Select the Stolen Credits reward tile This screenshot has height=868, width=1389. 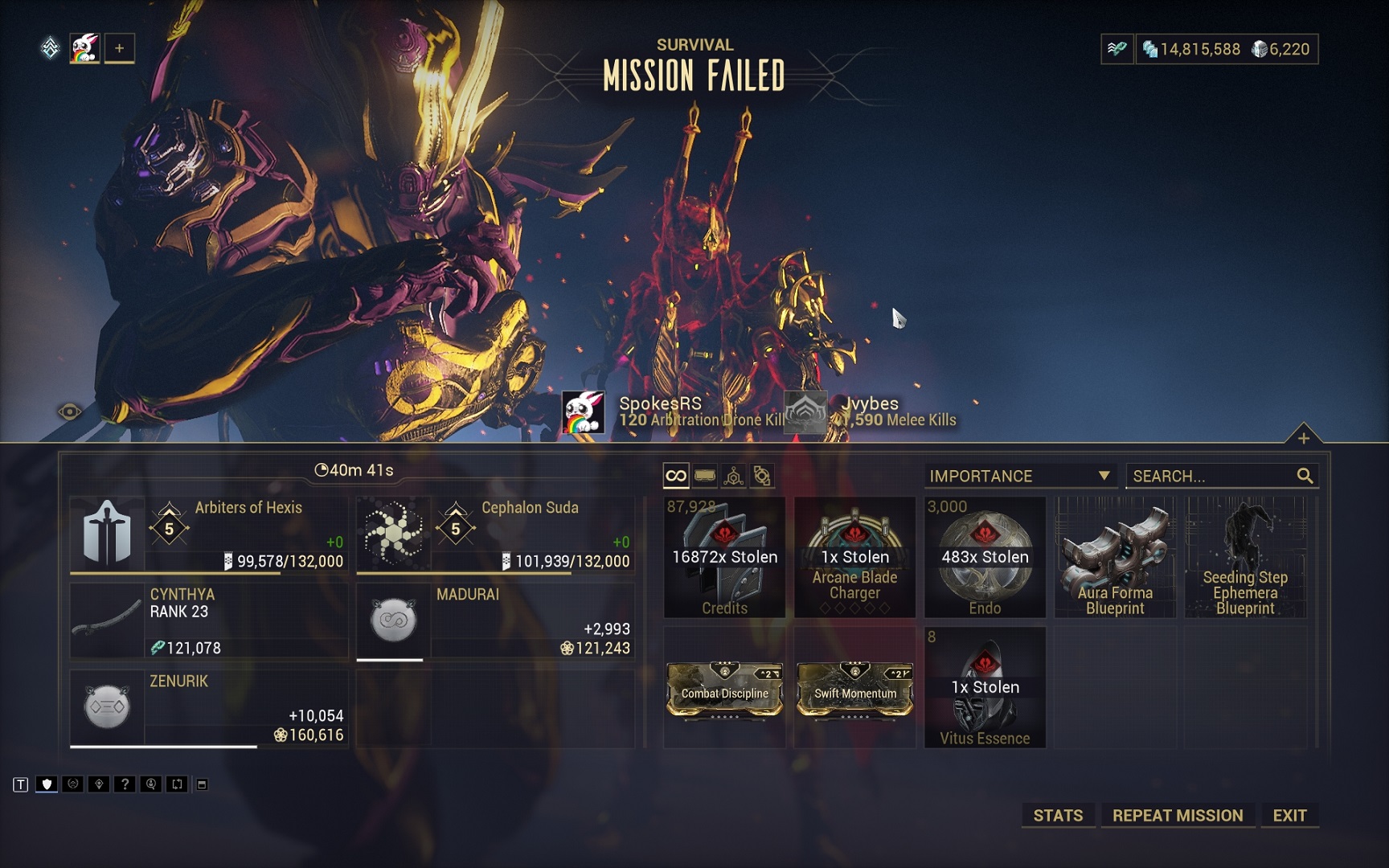pos(724,557)
